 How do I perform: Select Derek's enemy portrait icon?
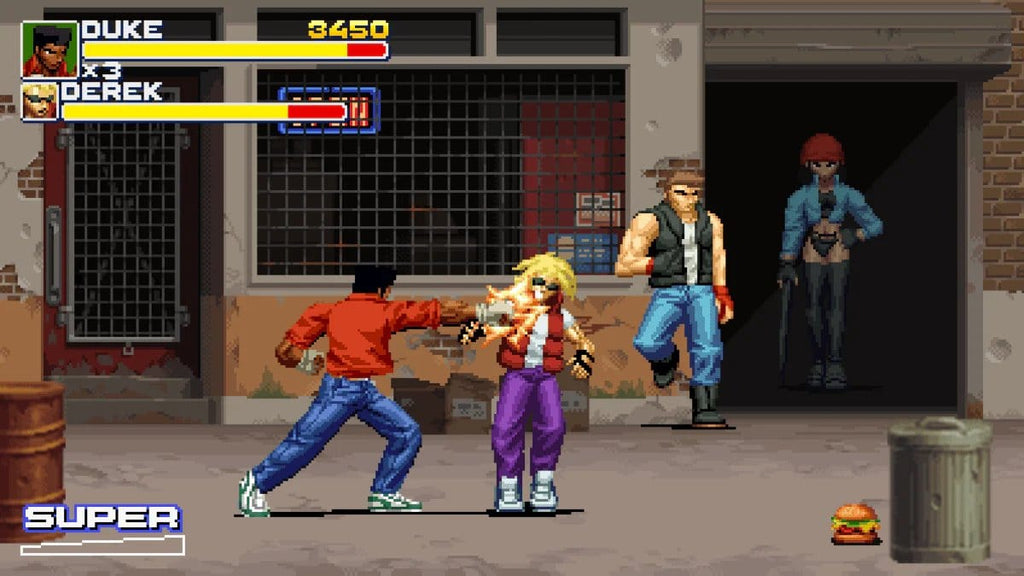point(40,101)
